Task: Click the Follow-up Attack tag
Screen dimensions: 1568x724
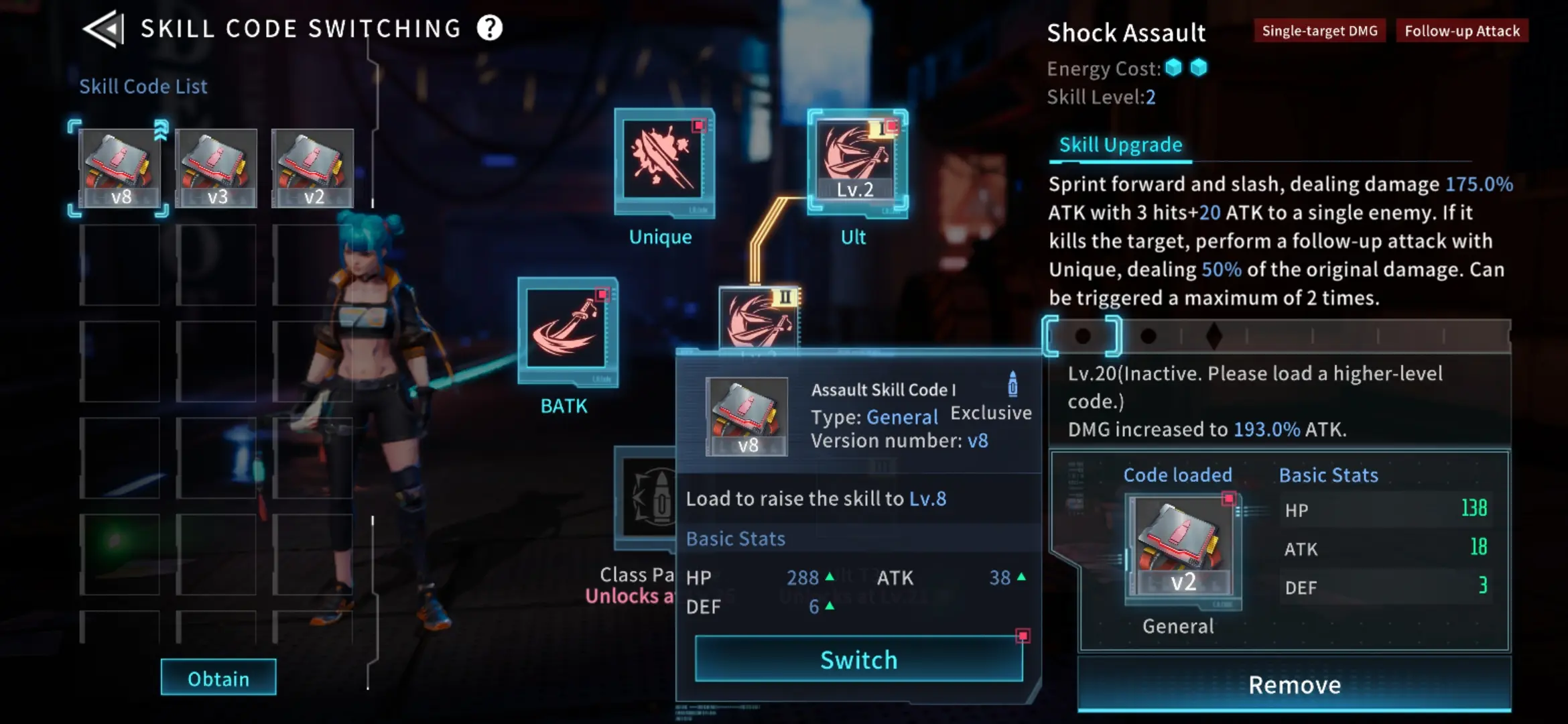Action: coord(1462,31)
